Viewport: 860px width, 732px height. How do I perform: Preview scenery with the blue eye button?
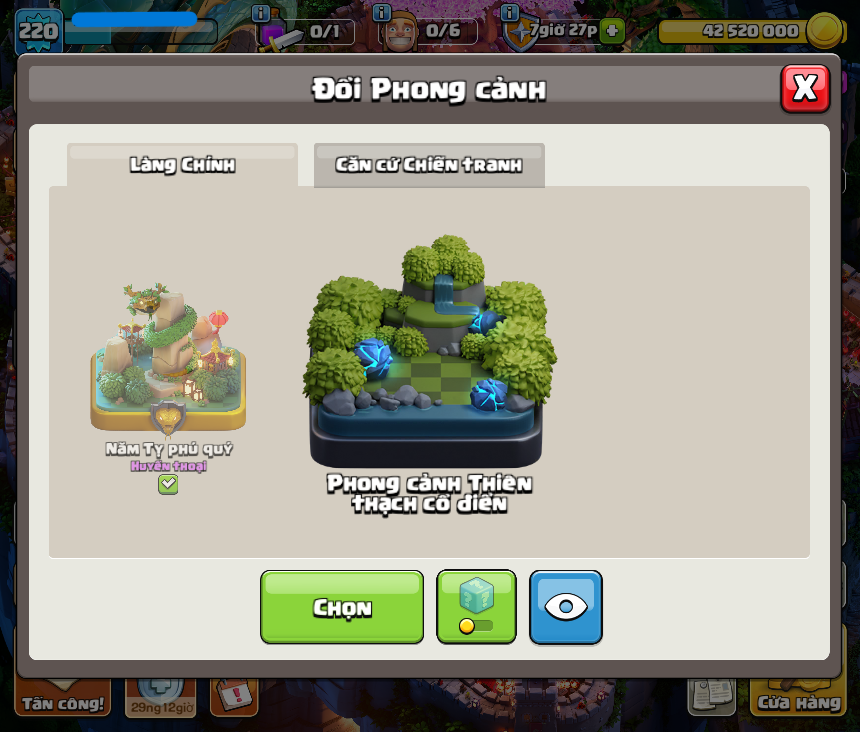(566, 607)
